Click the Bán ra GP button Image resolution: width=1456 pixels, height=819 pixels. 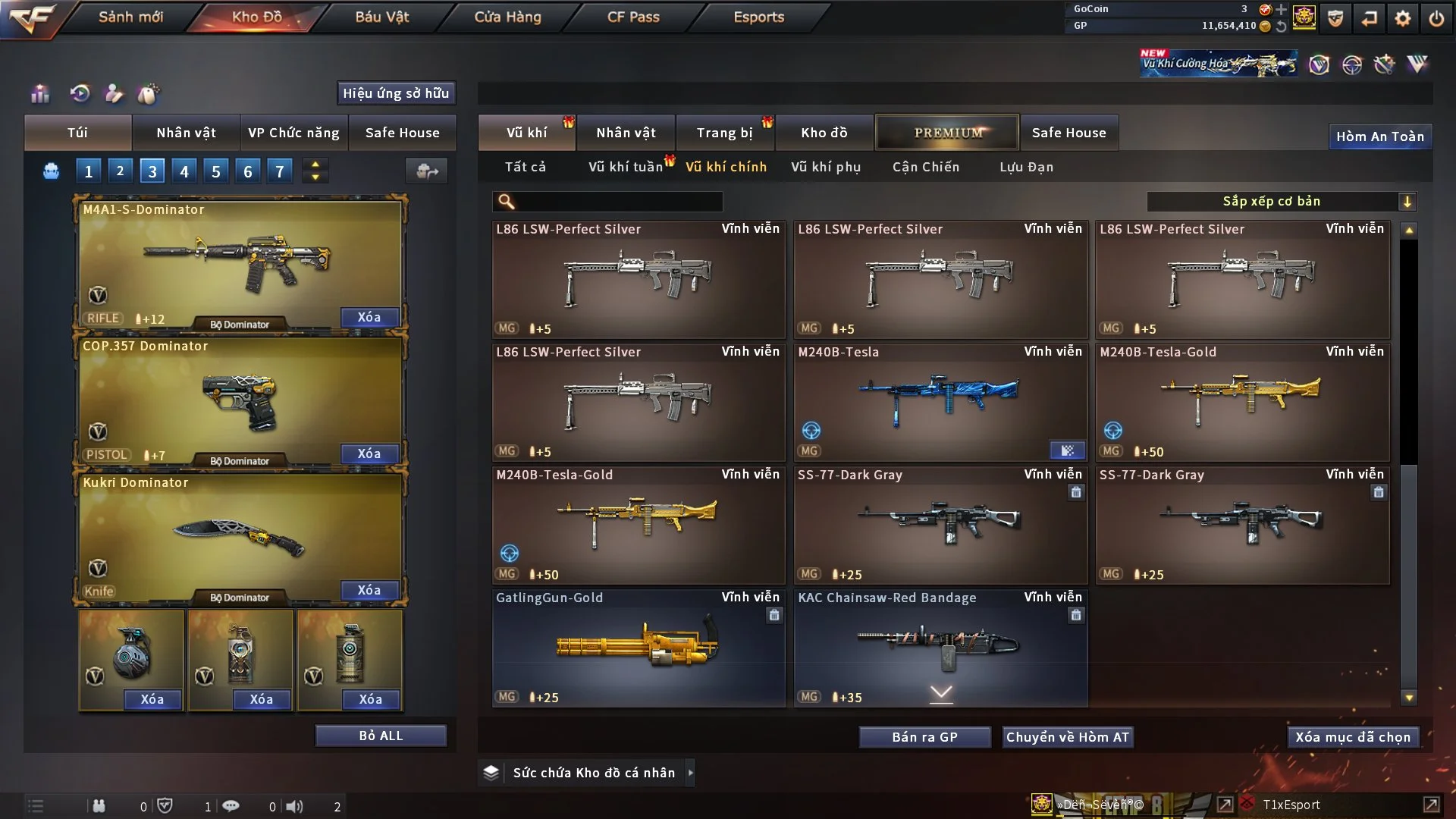[924, 737]
